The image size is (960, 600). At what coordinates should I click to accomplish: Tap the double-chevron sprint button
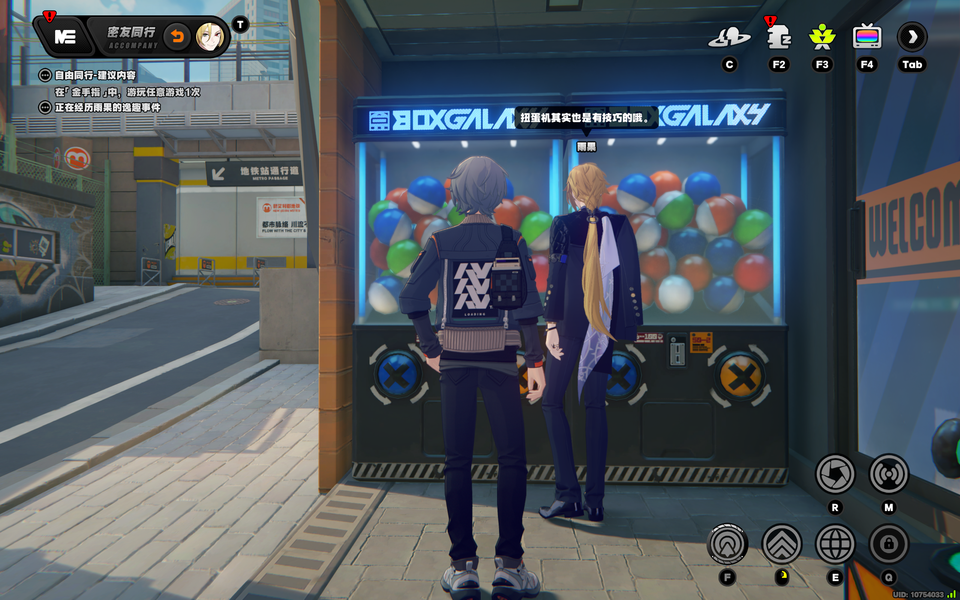point(782,544)
